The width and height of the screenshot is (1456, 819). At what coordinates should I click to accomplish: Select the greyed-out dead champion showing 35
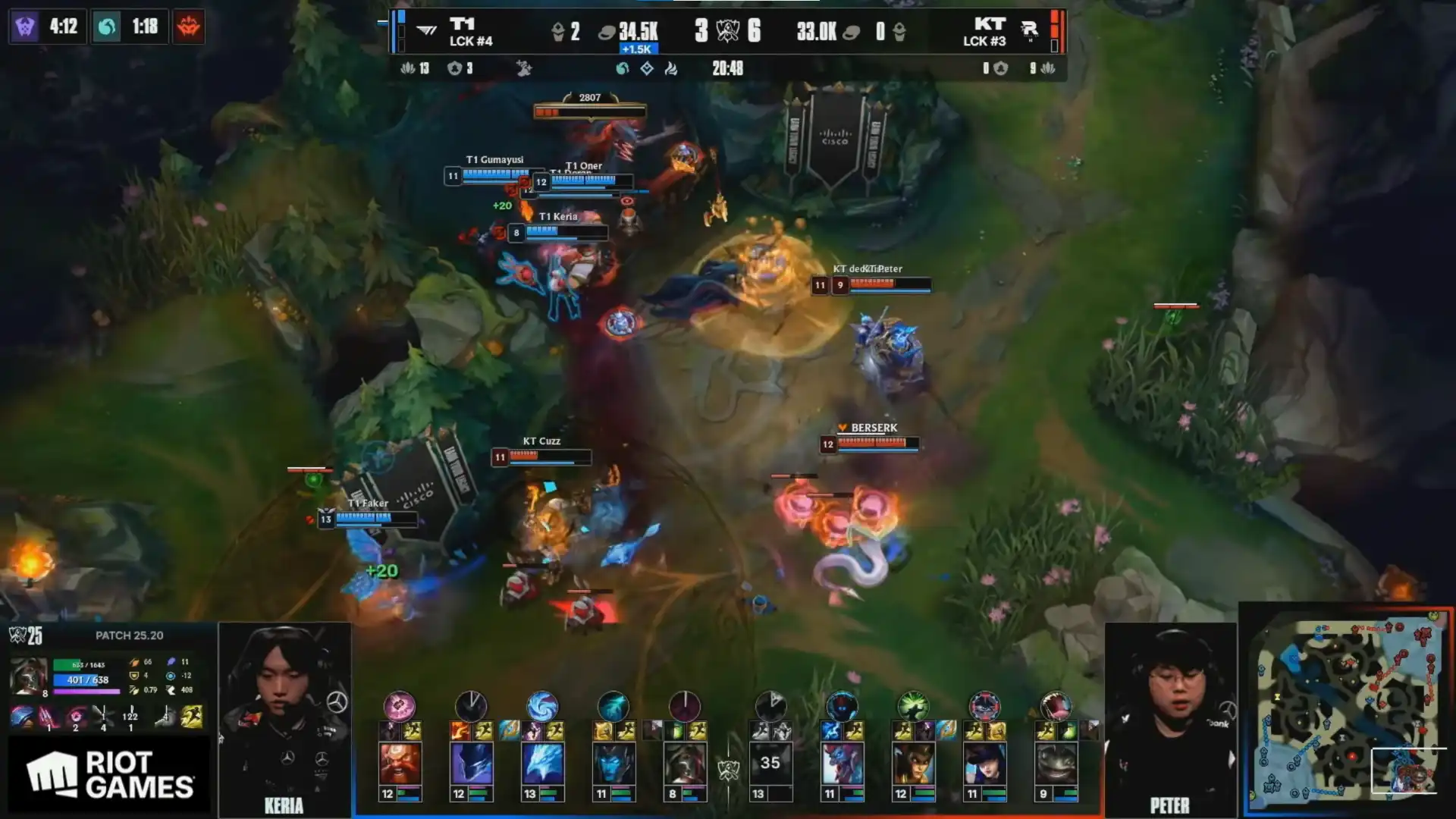(770, 764)
